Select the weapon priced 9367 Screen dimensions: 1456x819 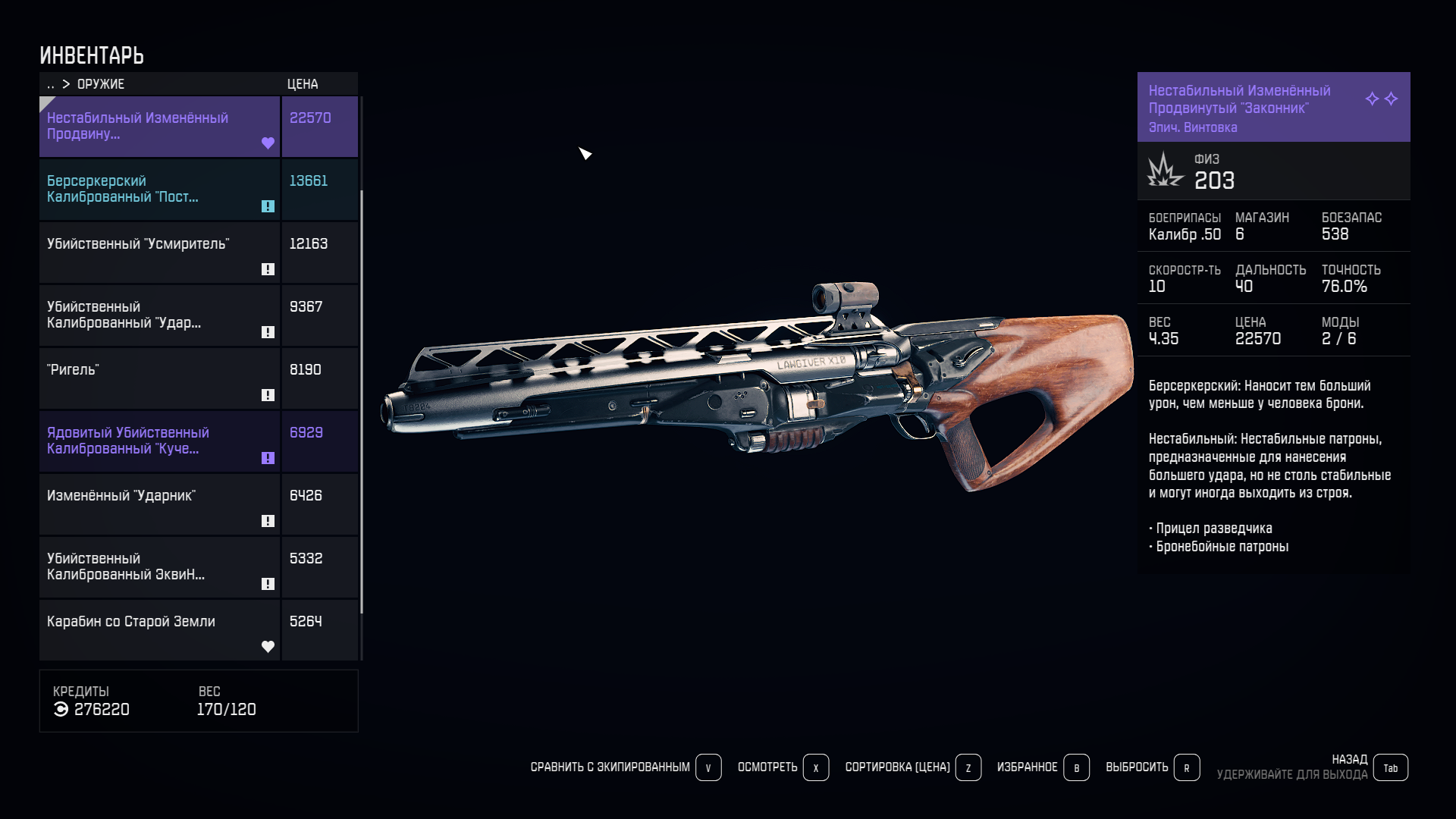[x=159, y=315]
